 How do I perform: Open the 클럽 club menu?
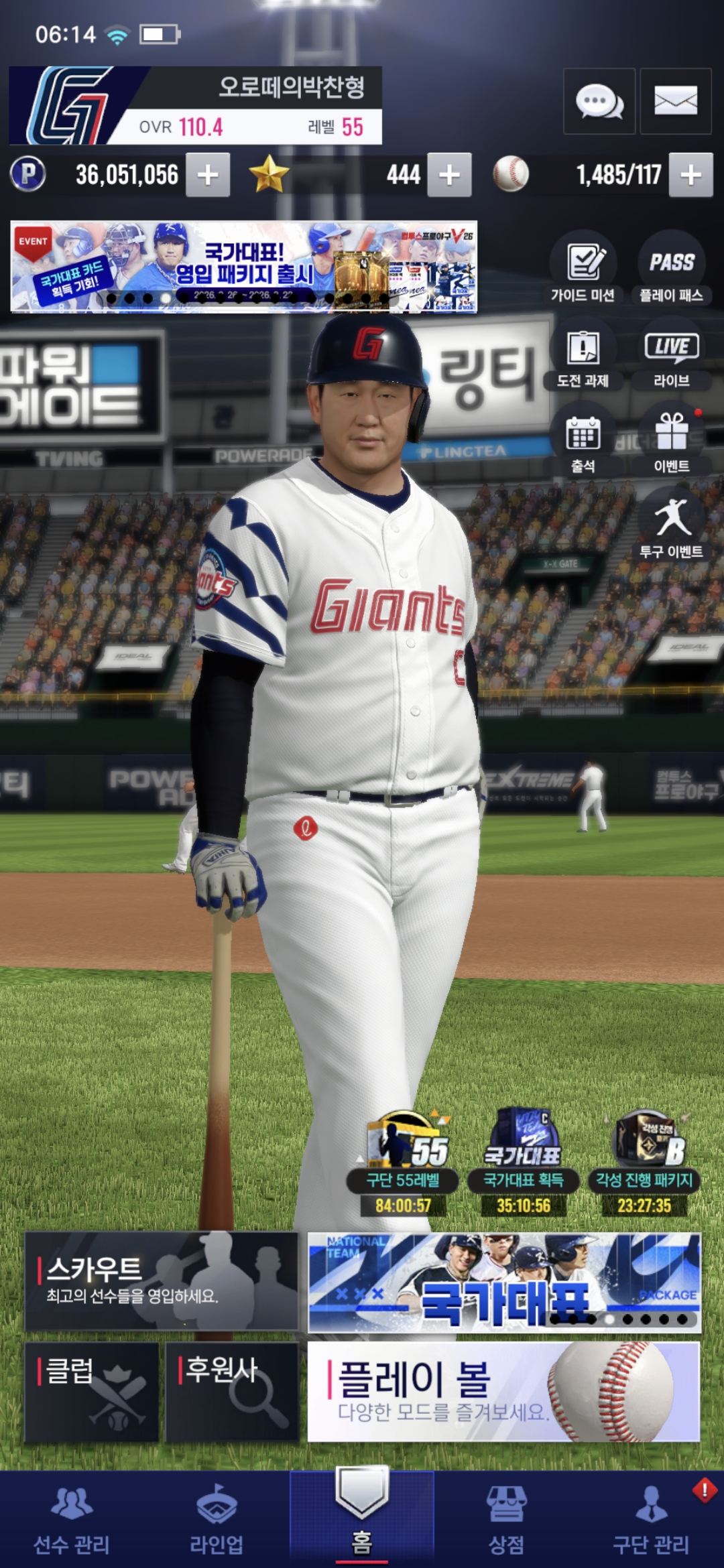click(x=92, y=1391)
